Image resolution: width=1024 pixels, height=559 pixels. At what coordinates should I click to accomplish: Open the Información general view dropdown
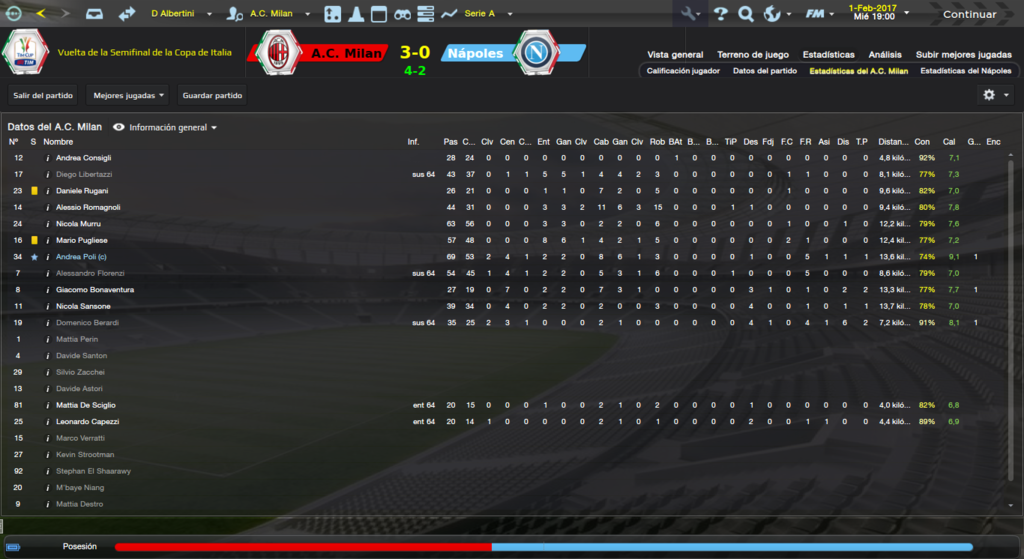pyautogui.click(x=166, y=128)
